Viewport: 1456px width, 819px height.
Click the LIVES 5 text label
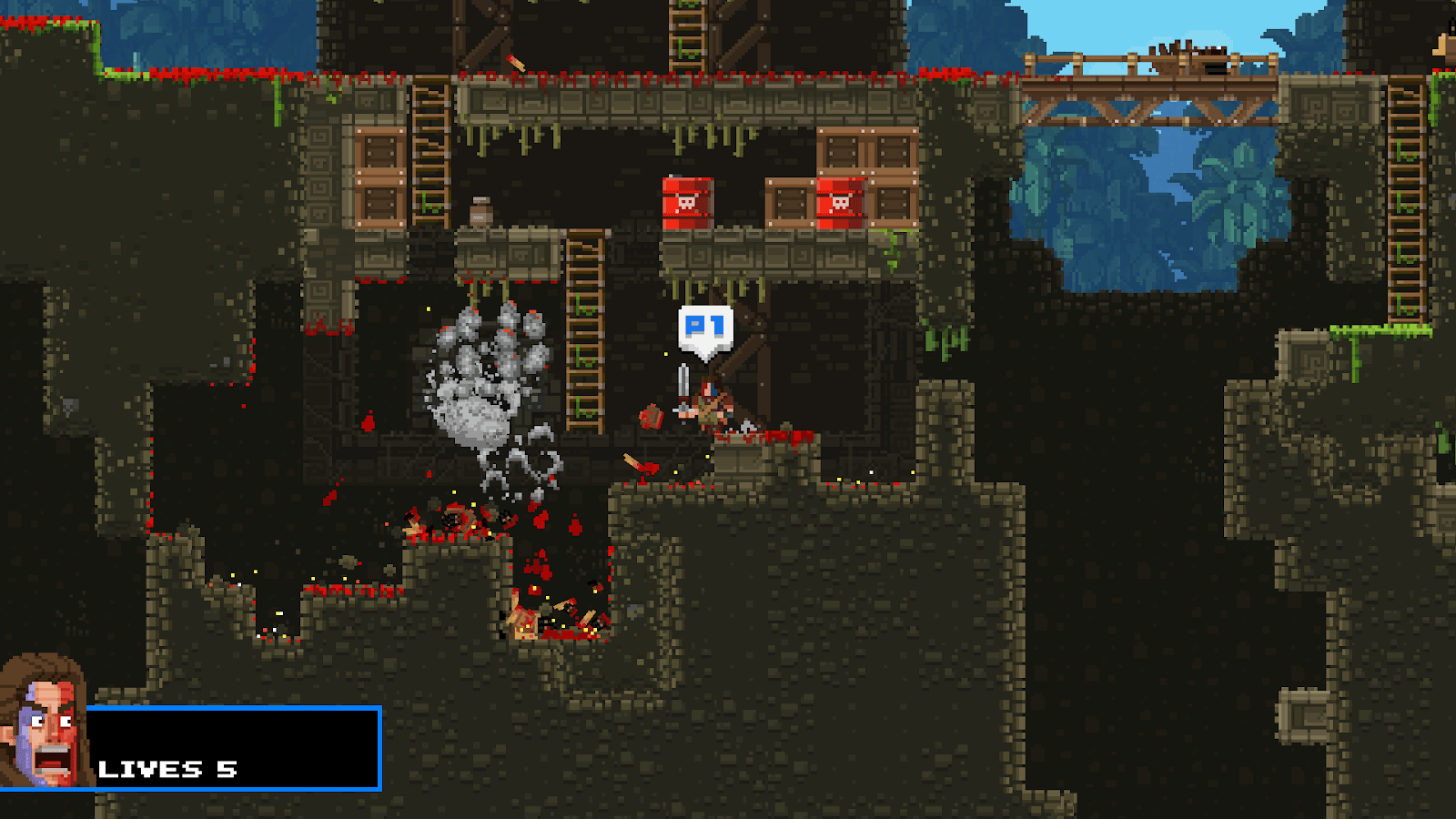pyautogui.click(x=168, y=769)
